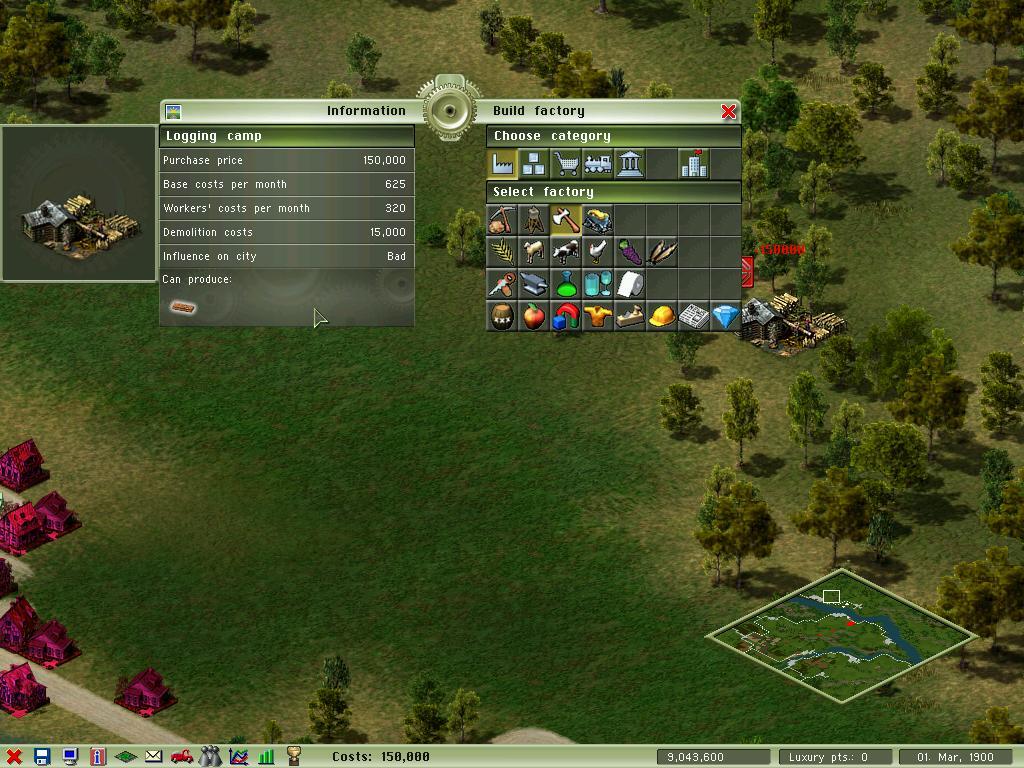Image resolution: width=1024 pixels, height=768 pixels.
Task: Pick the green chemical flask factory
Action: coord(566,284)
